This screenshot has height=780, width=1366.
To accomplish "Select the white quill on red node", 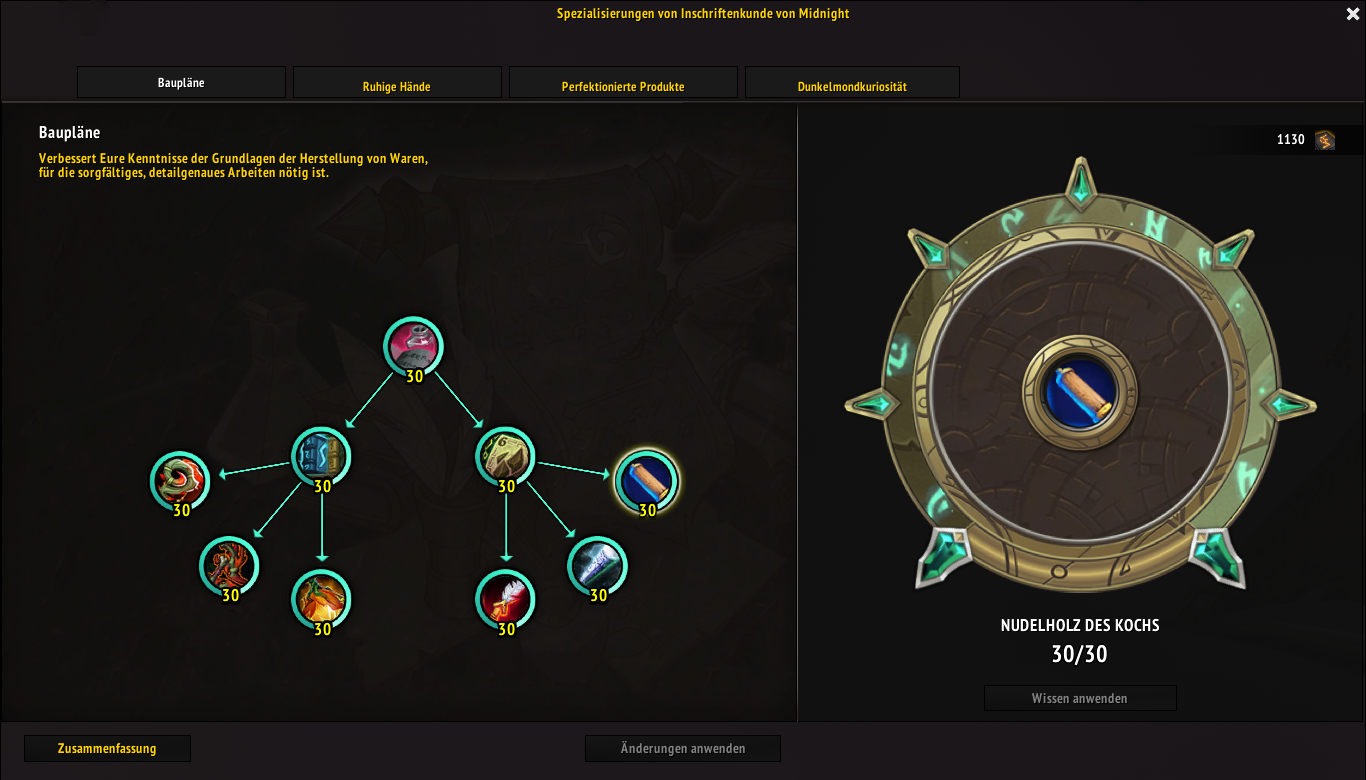I will pos(505,600).
